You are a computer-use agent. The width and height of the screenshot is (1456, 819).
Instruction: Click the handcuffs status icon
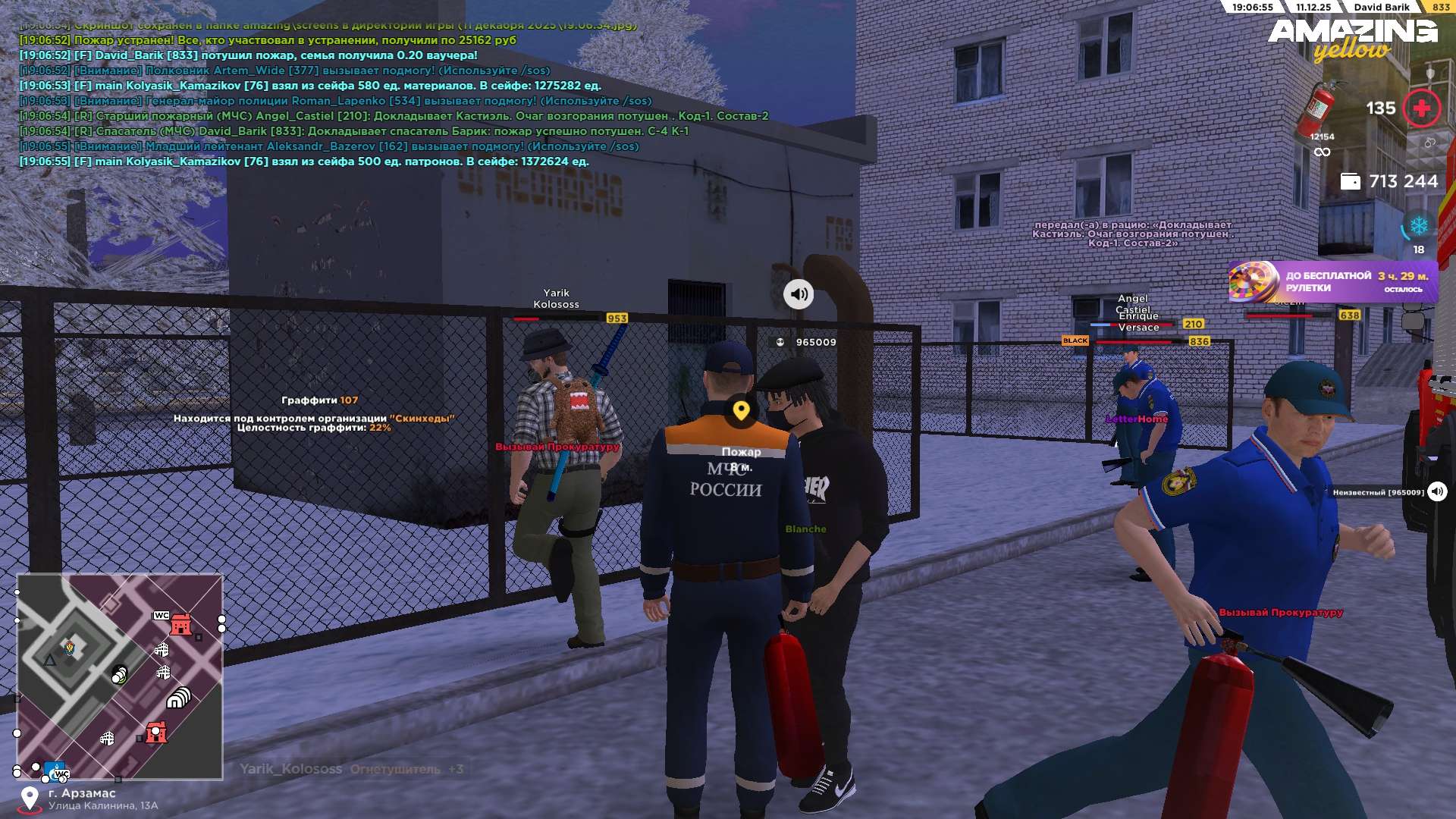pos(1429,143)
